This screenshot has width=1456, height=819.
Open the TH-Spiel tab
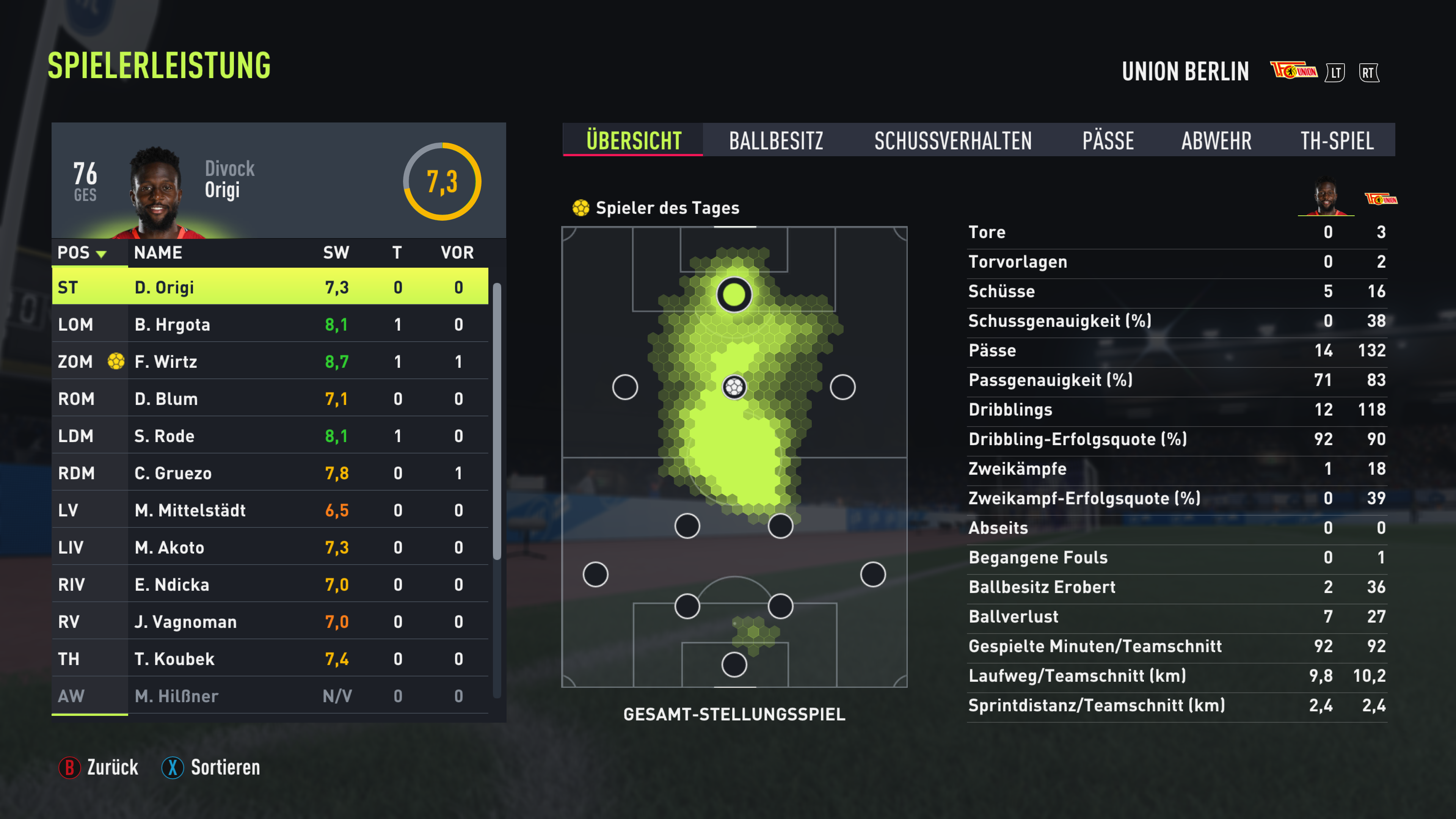(1337, 140)
